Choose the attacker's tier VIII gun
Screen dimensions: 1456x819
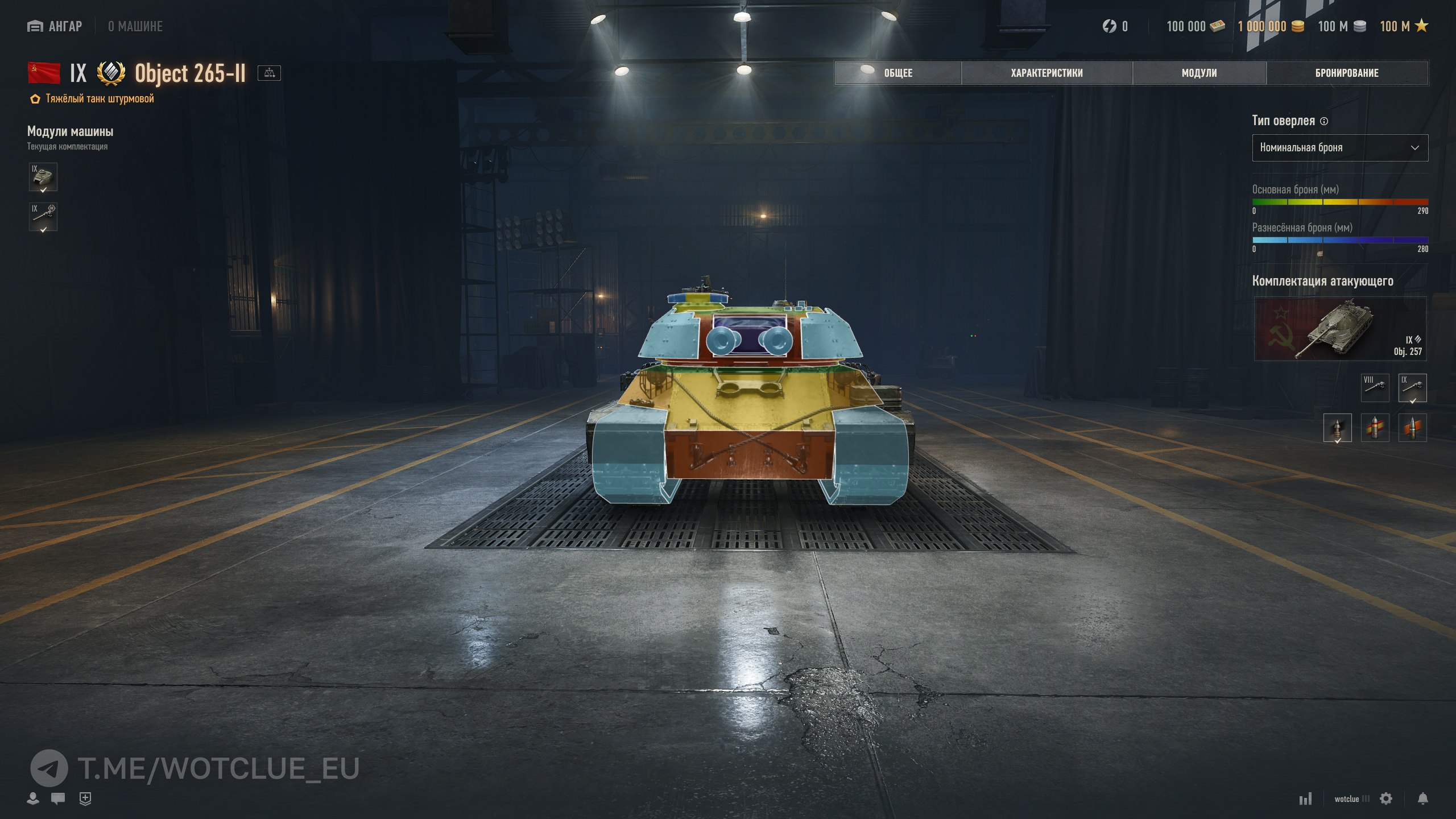1375,388
